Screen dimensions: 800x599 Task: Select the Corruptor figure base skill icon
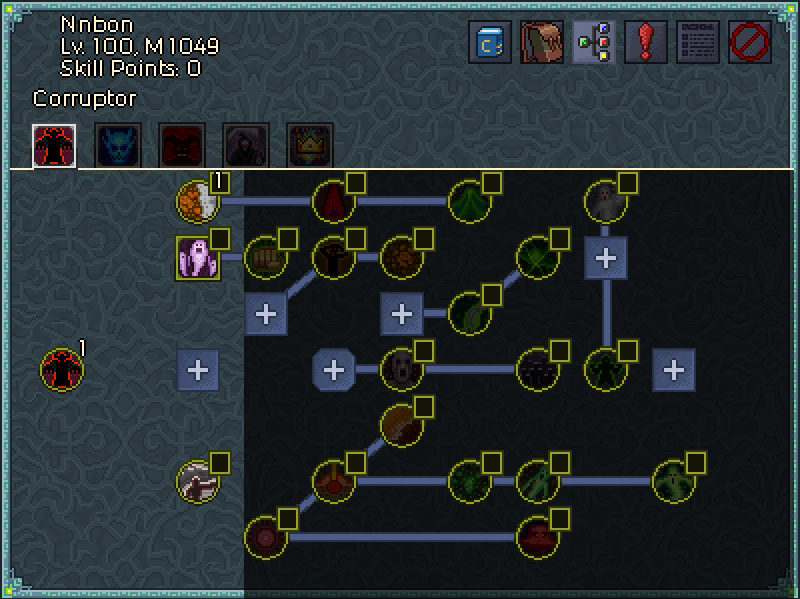(x=61, y=369)
